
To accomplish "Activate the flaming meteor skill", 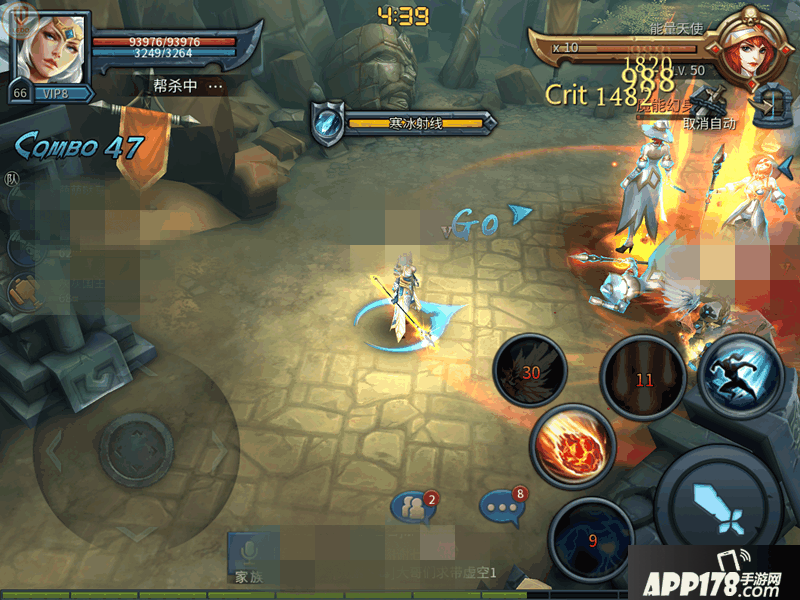I will tap(572, 444).
